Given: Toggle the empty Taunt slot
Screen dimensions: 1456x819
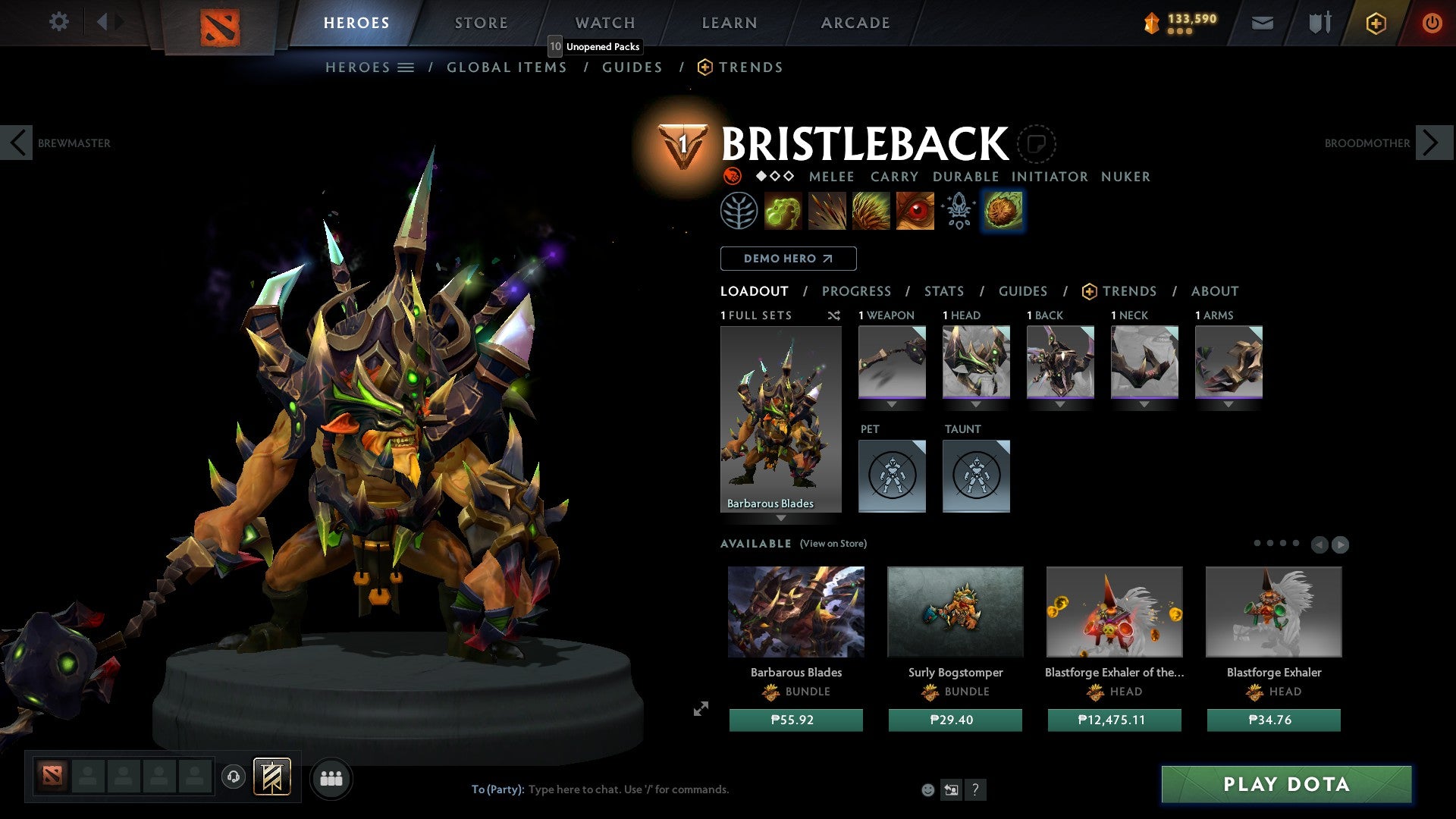Looking at the screenshot, I should tap(976, 475).
